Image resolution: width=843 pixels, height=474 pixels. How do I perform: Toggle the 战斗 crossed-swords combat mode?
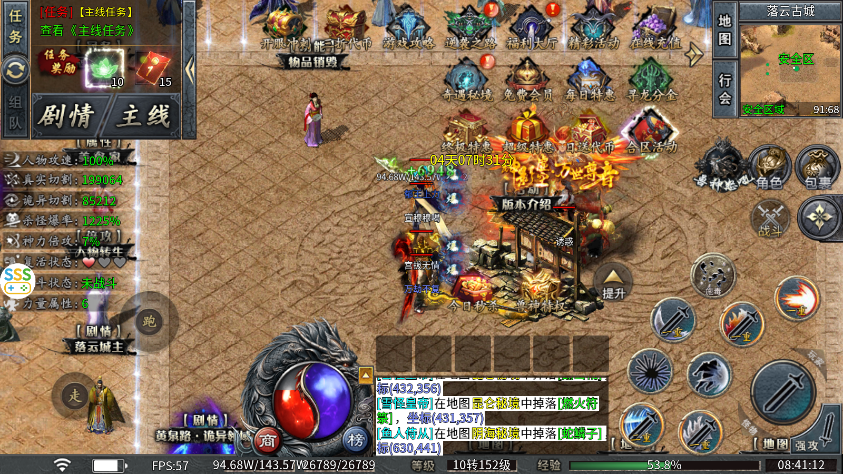[x=770, y=219]
